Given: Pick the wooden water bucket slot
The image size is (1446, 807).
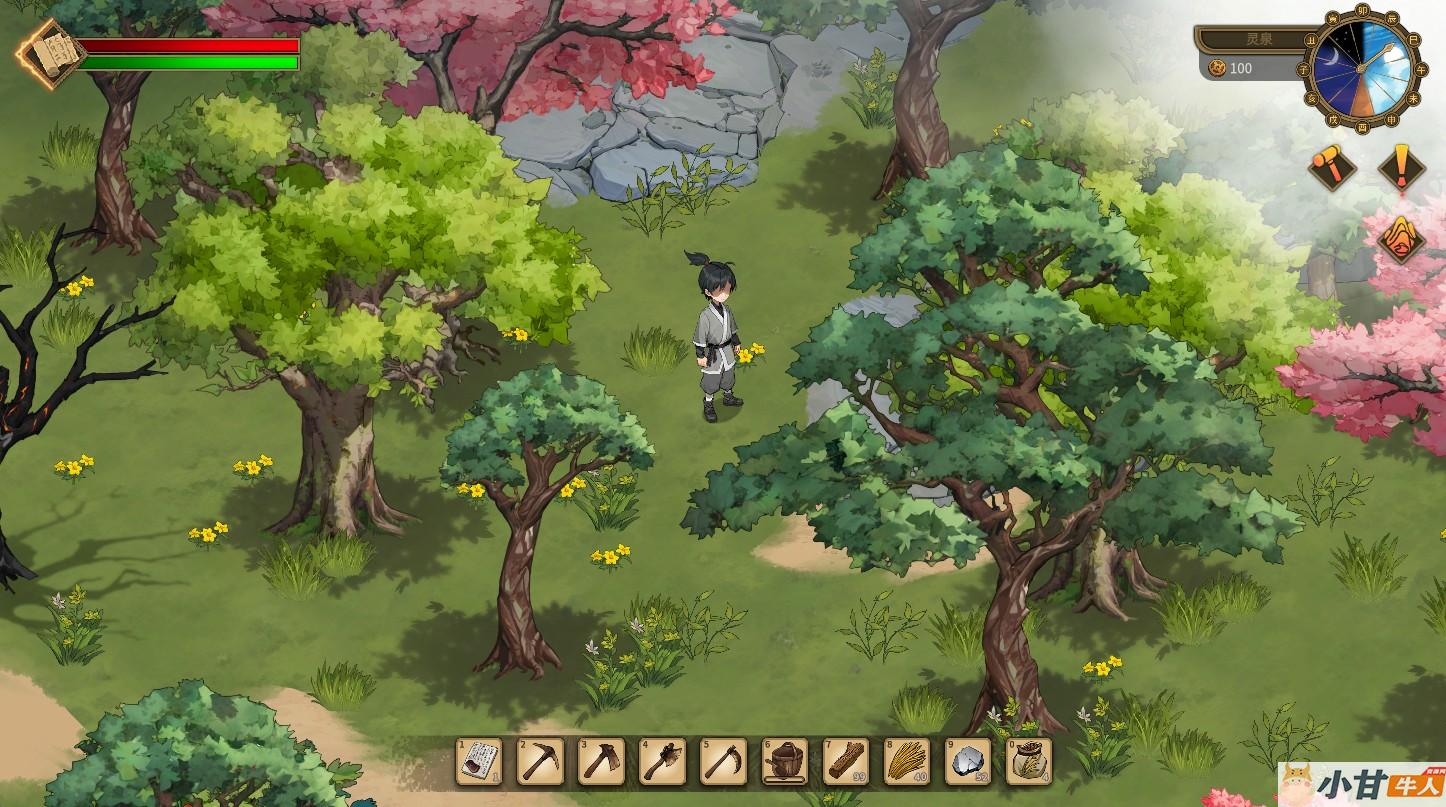Looking at the screenshot, I should (x=785, y=762).
